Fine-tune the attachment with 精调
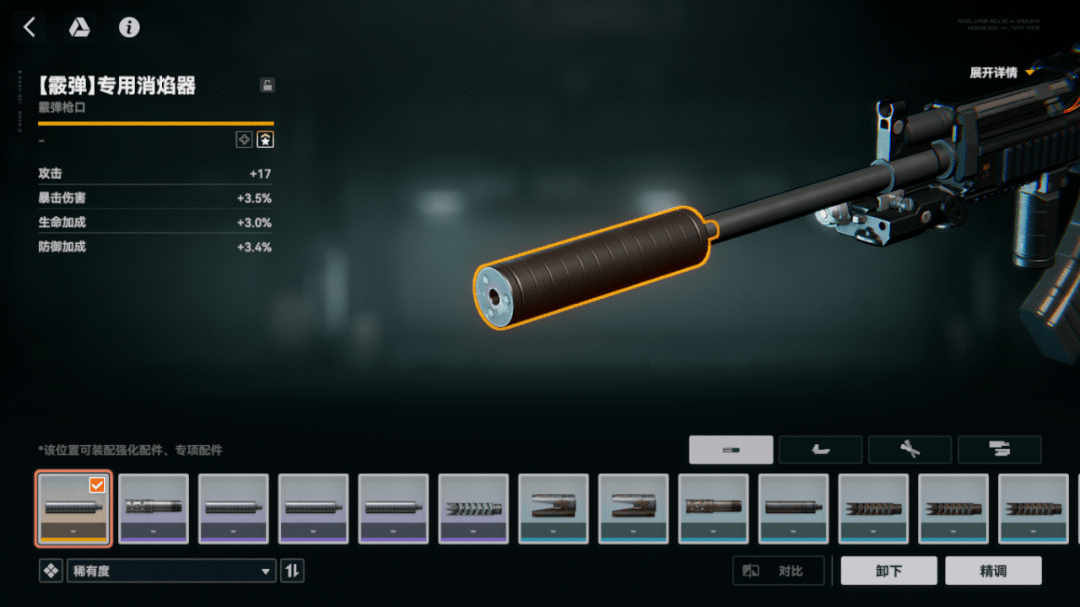 click(991, 571)
